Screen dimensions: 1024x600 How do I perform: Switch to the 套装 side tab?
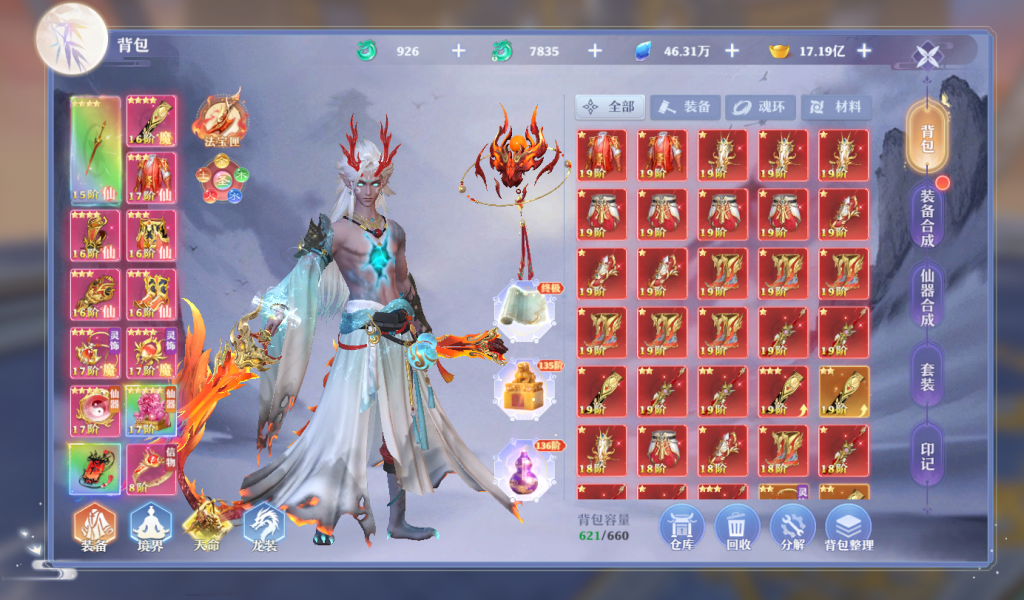pyautogui.click(x=927, y=376)
